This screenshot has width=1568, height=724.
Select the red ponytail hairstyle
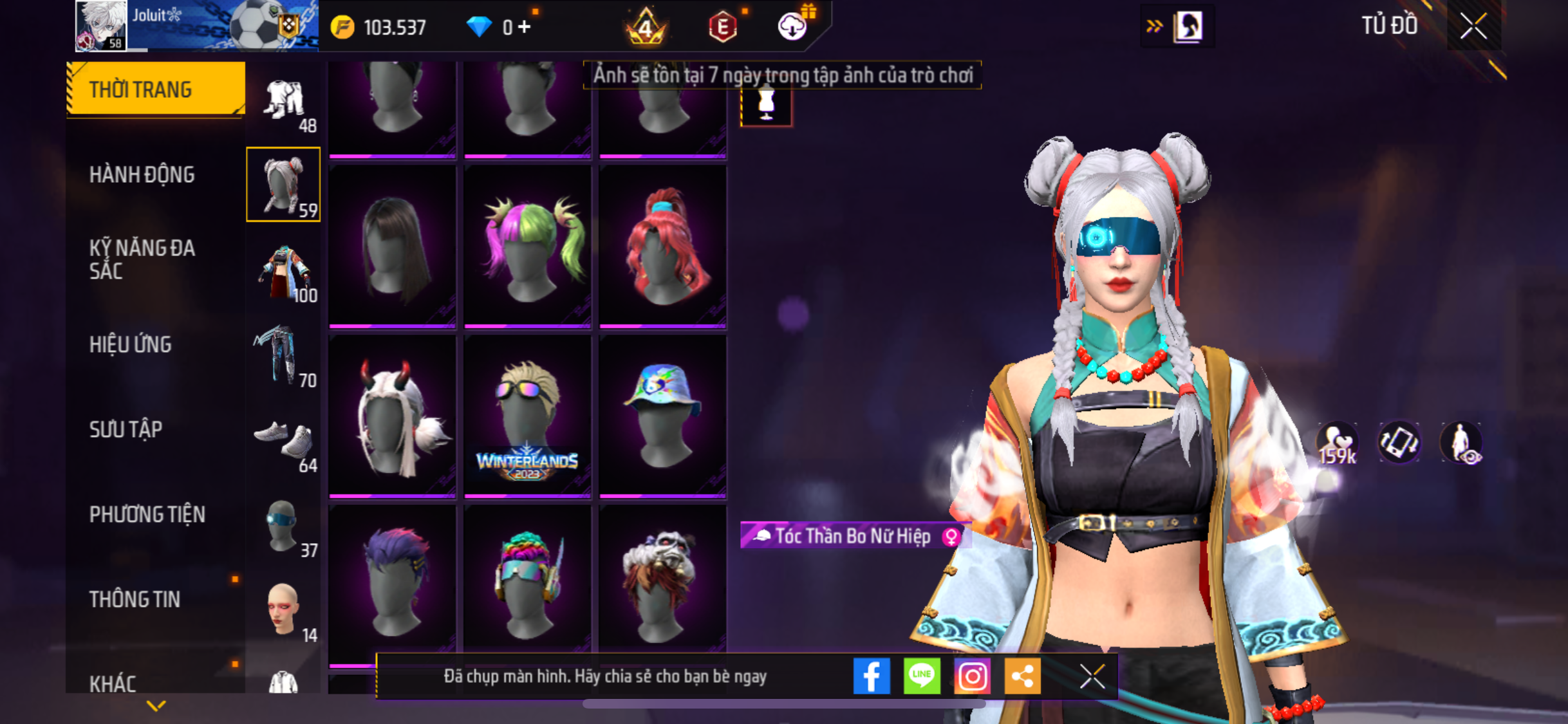click(x=662, y=246)
